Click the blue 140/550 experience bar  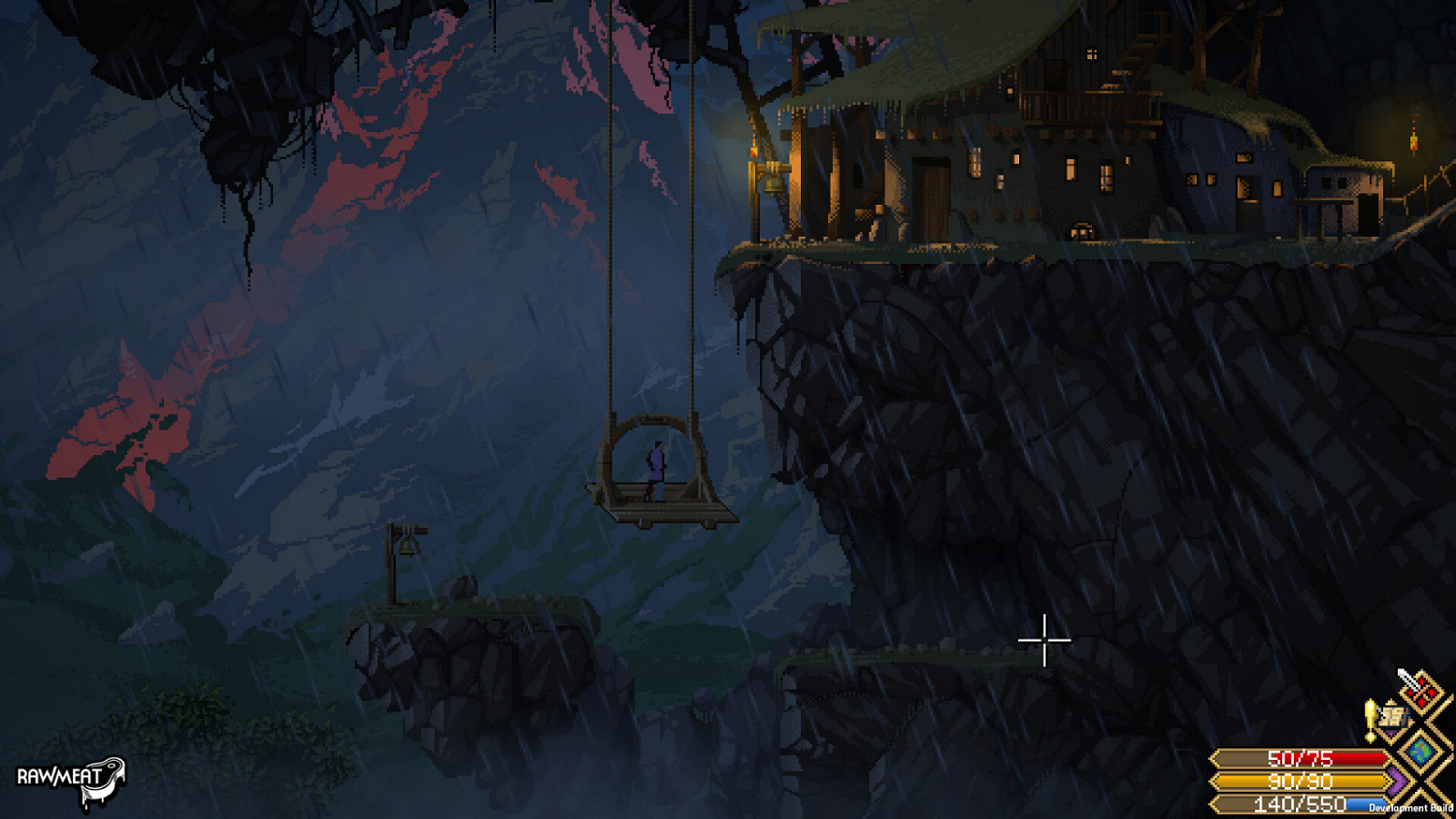[1291, 803]
